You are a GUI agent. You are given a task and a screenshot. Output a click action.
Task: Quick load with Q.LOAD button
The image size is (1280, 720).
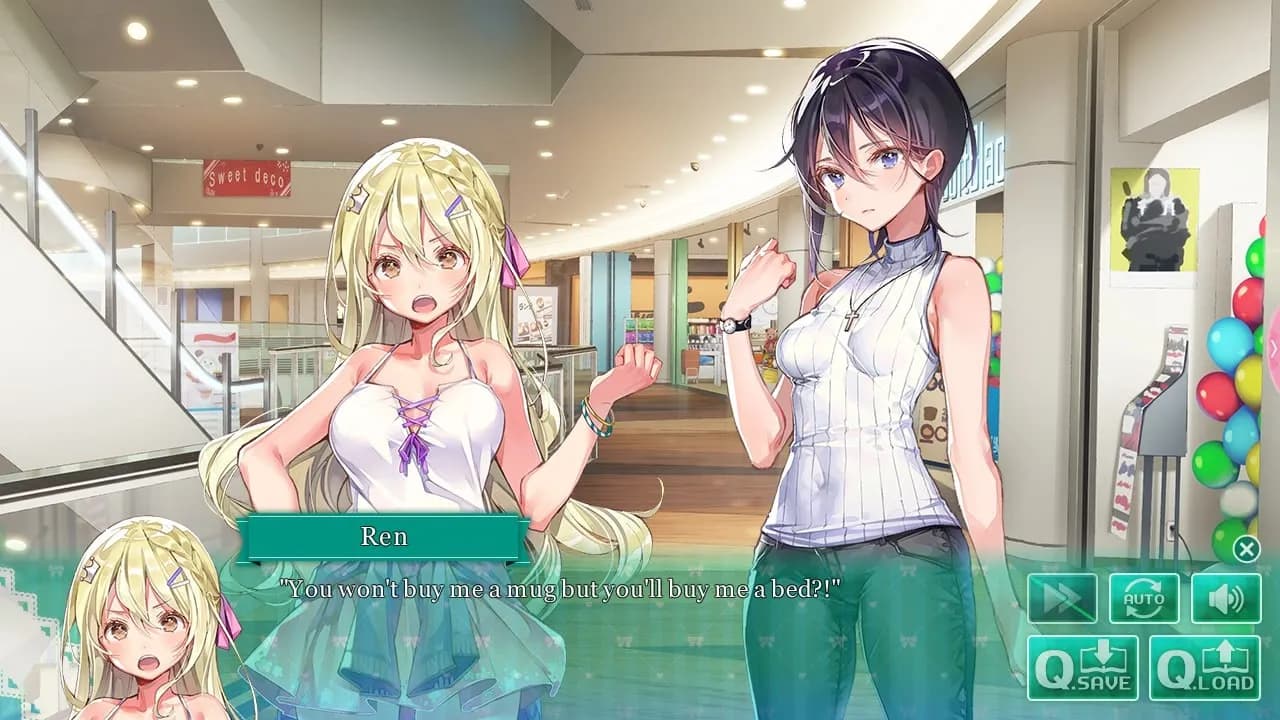[1204, 667]
